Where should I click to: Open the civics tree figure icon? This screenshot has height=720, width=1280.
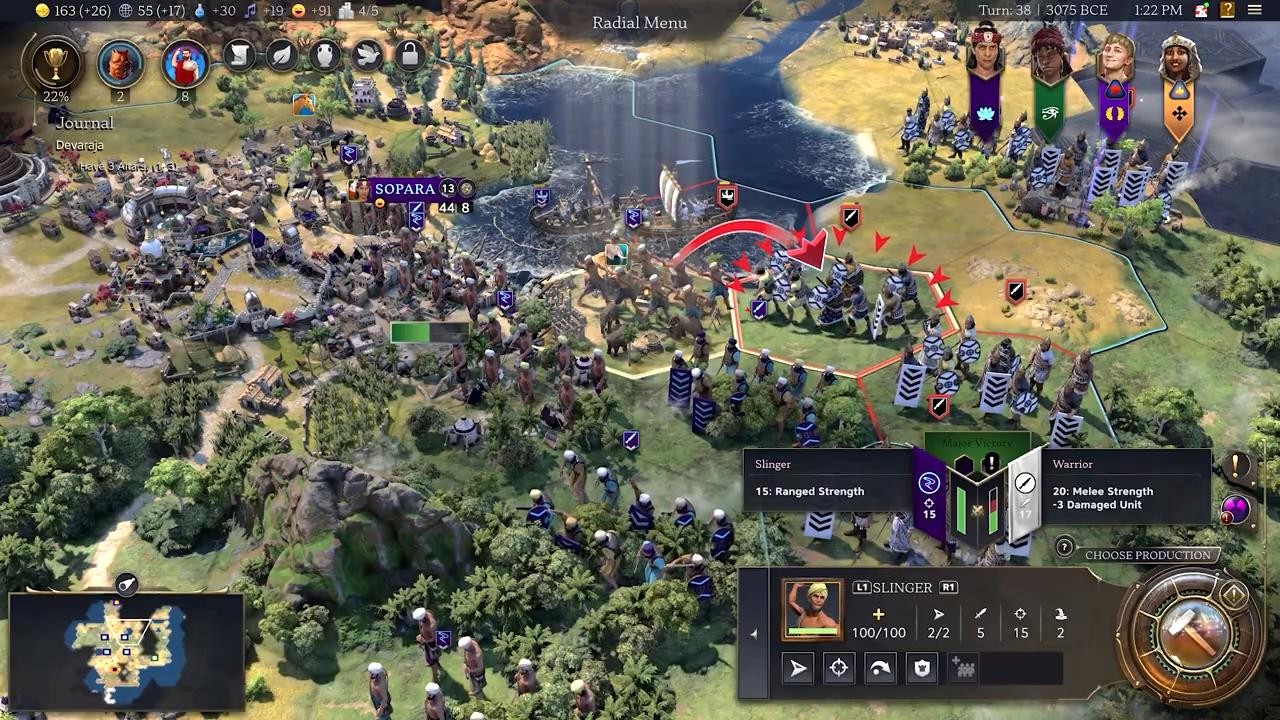[184, 65]
